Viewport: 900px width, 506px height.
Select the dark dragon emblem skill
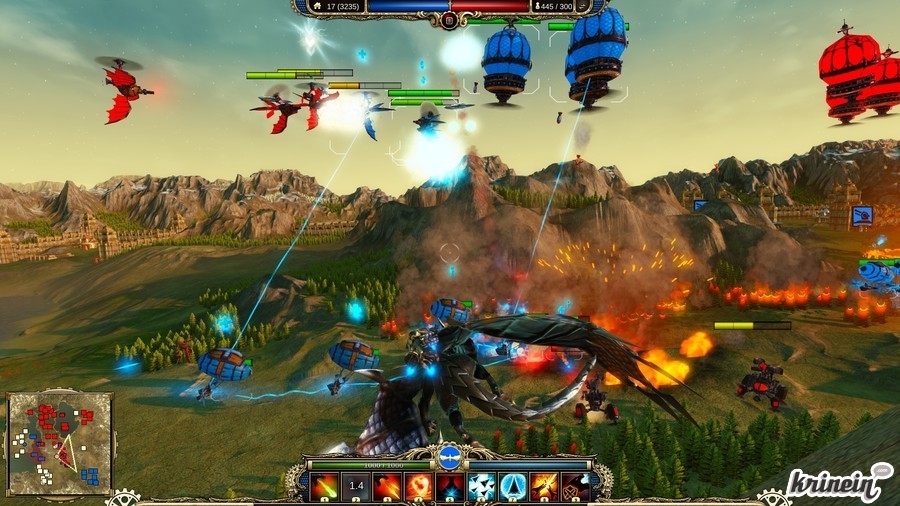coord(575,487)
